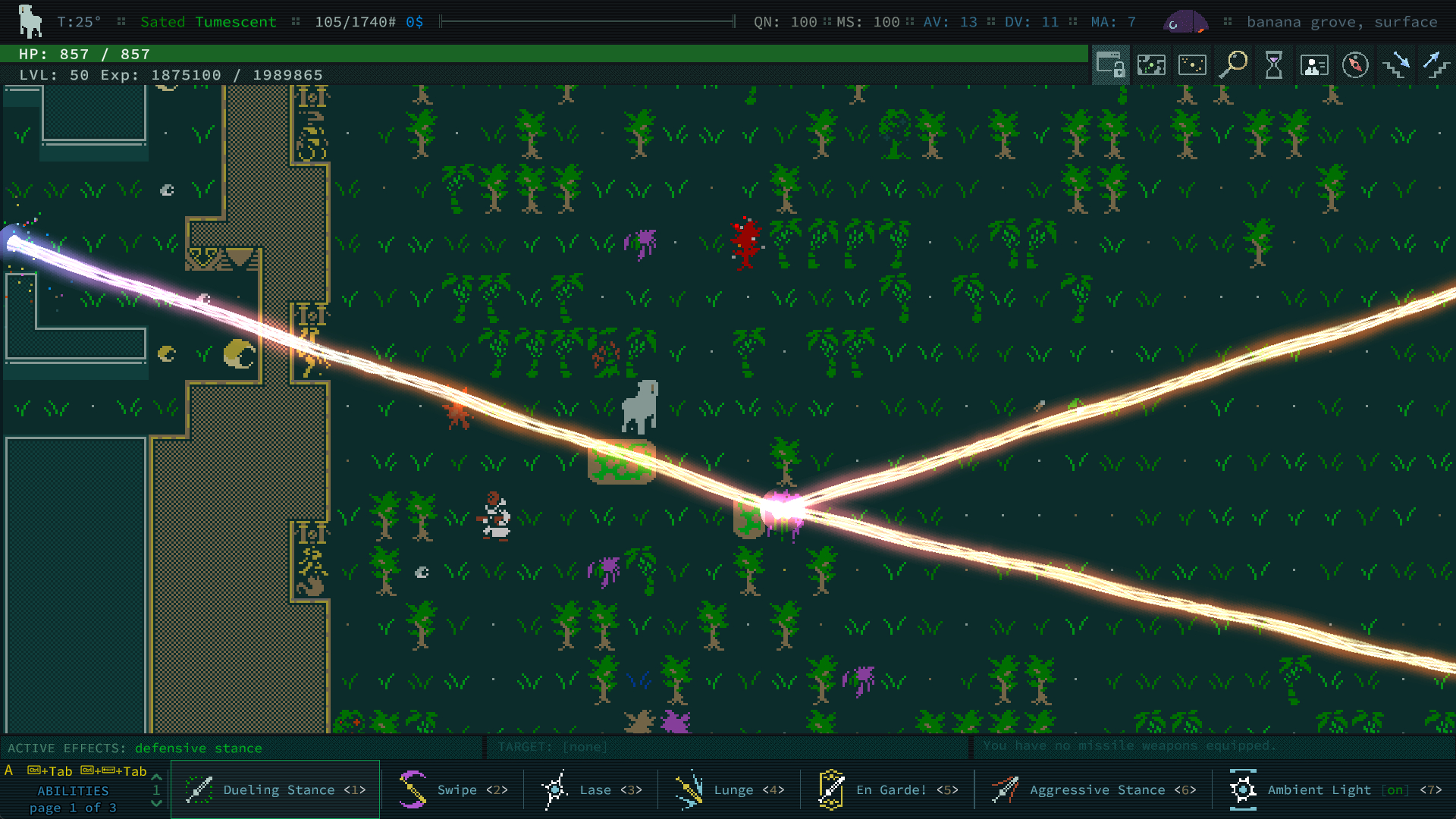This screenshot has width=1456, height=819.
Task: Fire the Lase ability
Action: pyautogui.click(x=591, y=789)
